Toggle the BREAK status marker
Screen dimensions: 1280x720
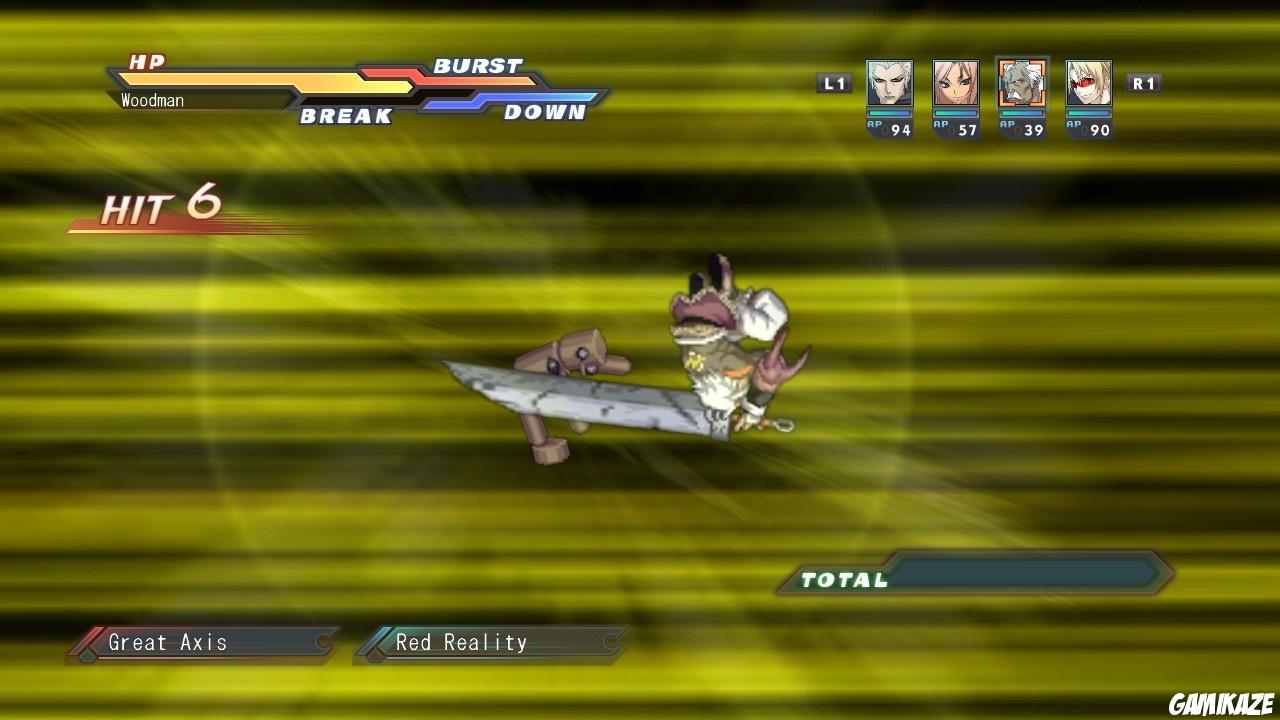click(x=348, y=115)
